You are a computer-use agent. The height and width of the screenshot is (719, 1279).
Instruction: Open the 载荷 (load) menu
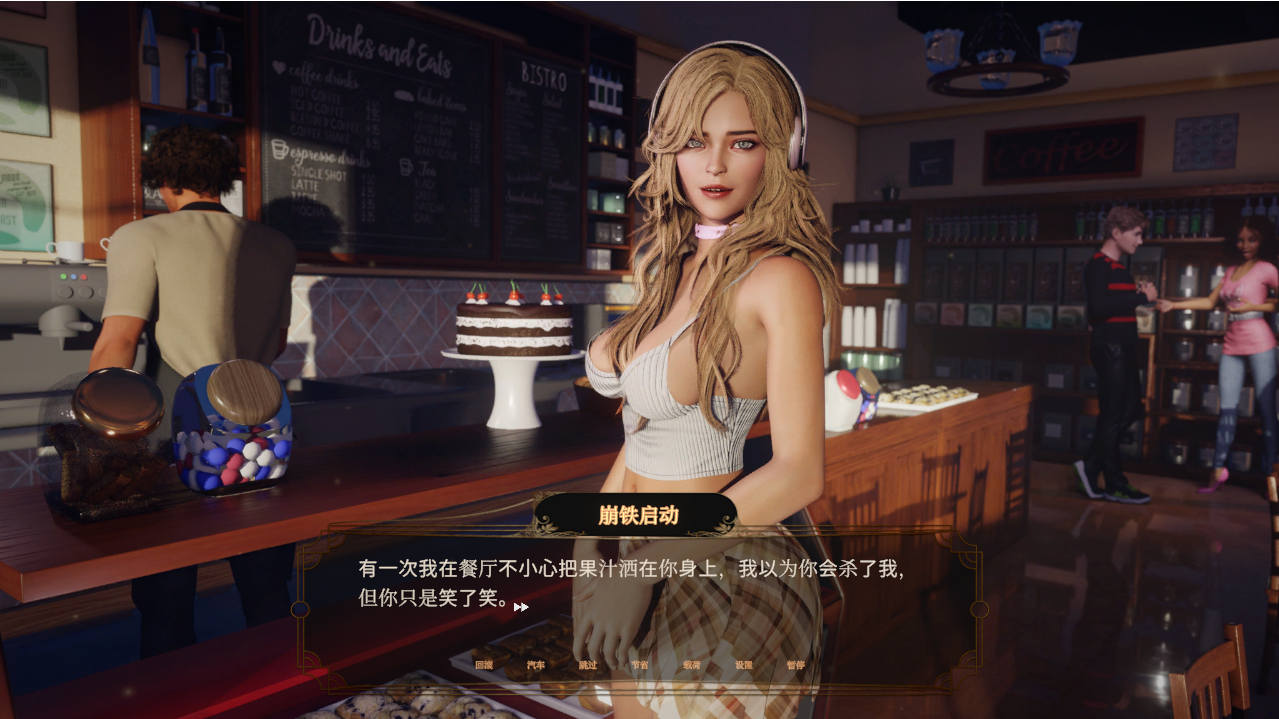(692, 665)
